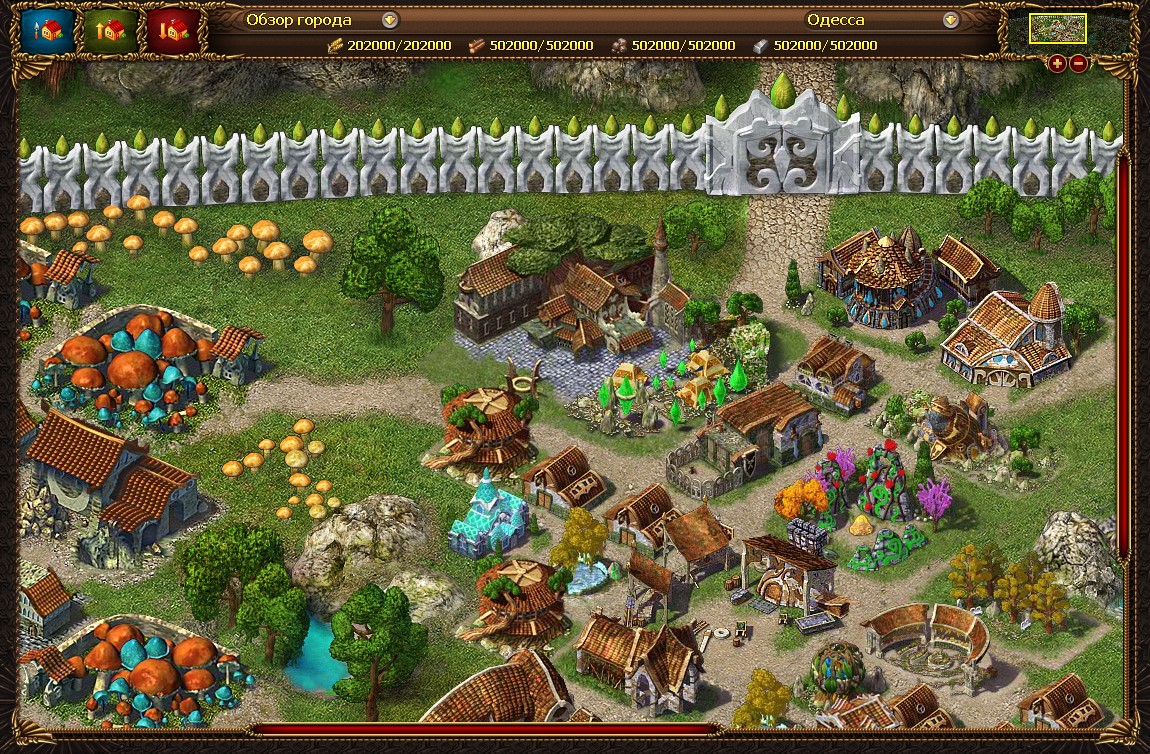Open the "Одесса" city selector dropdown

[x=951, y=20]
